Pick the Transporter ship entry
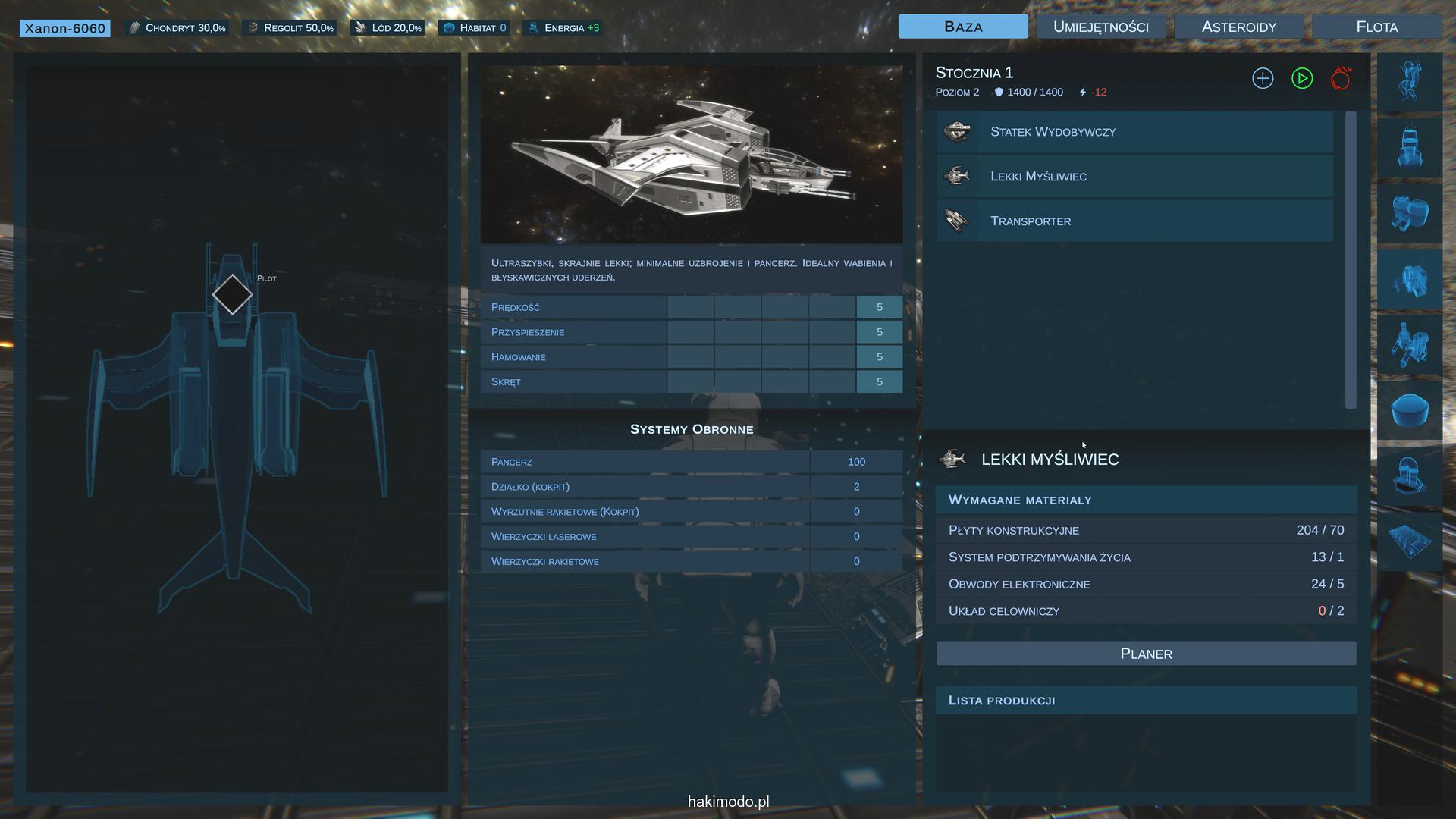Screen dimensions: 1456x819 (1134, 221)
